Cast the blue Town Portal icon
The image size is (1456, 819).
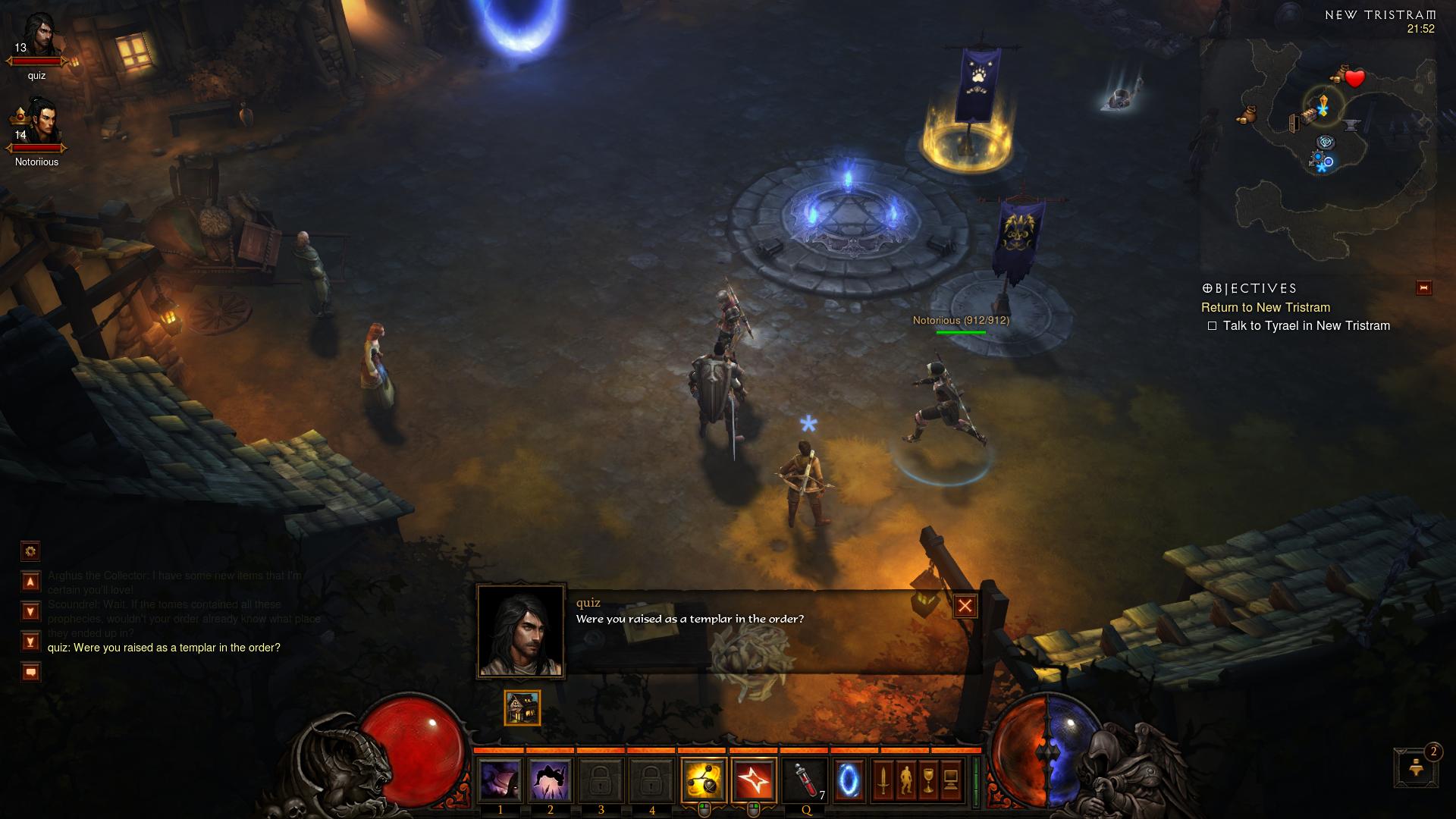849,780
